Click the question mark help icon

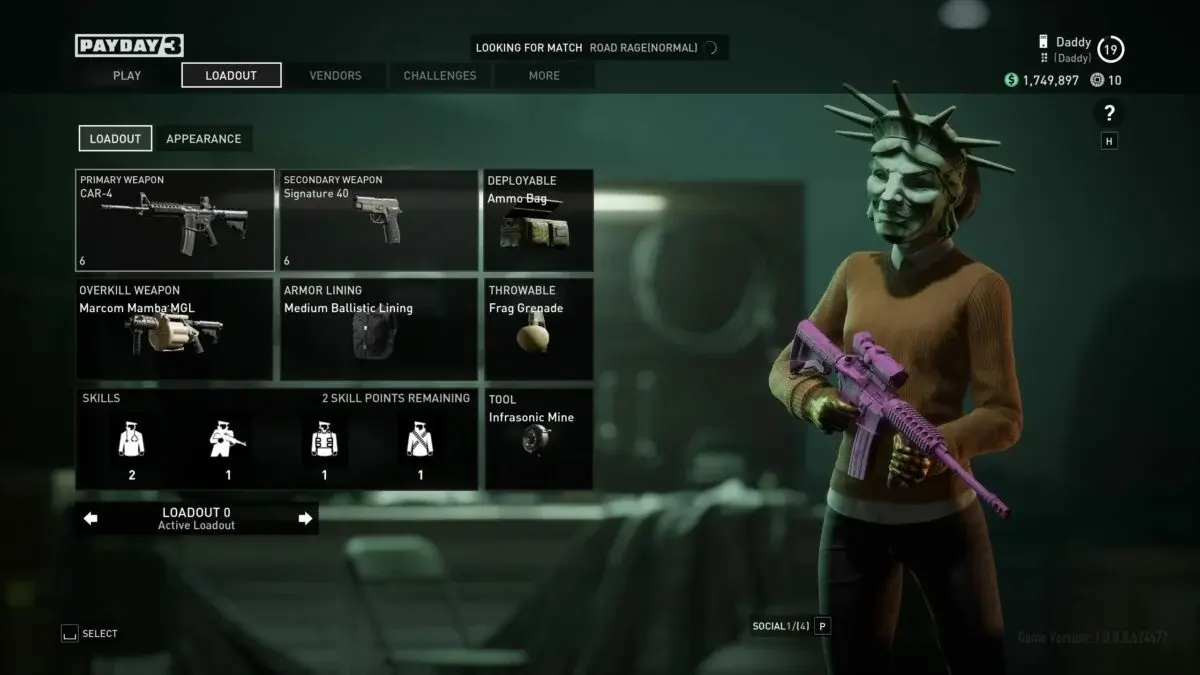pyautogui.click(x=1109, y=113)
